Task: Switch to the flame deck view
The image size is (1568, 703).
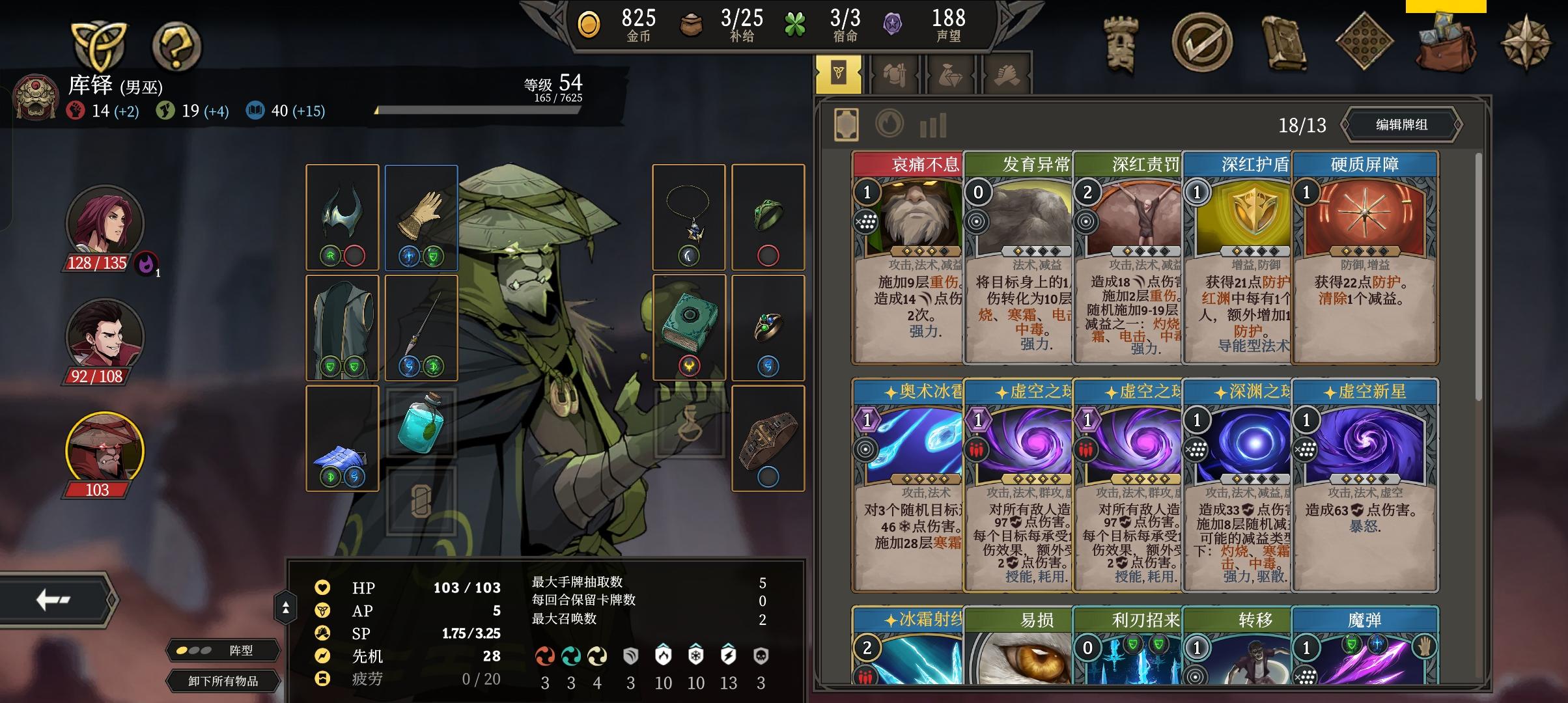Action: click(x=889, y=124)
